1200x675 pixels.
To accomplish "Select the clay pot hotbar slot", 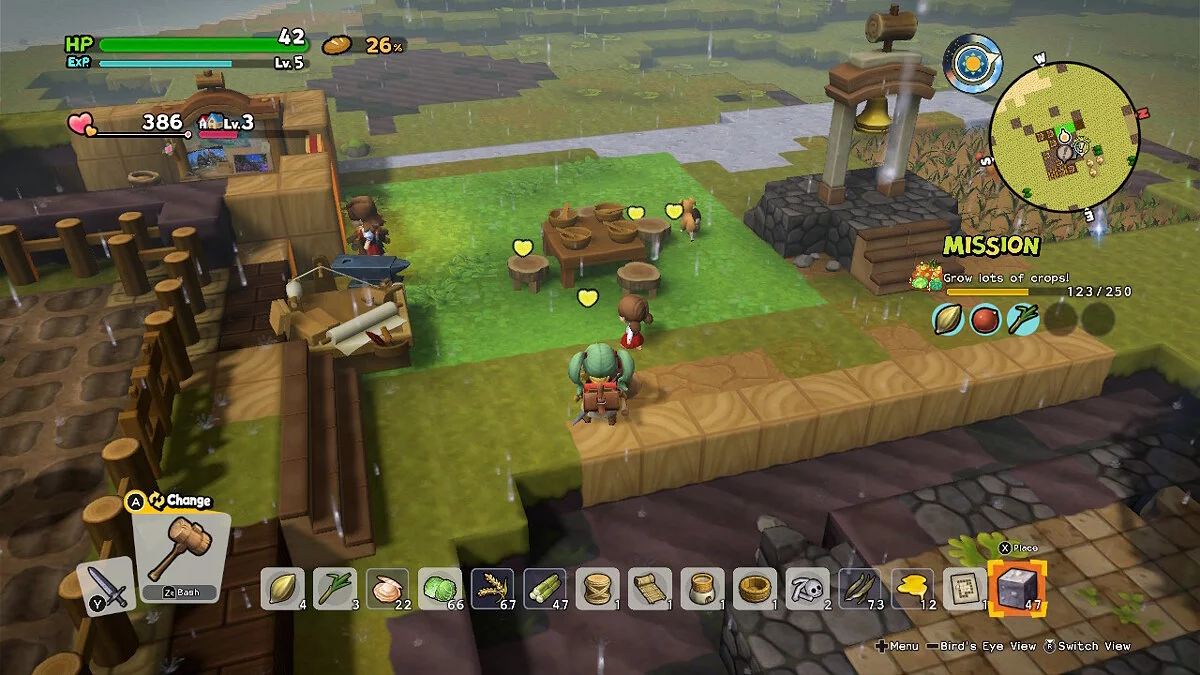I will click(702, 588).
